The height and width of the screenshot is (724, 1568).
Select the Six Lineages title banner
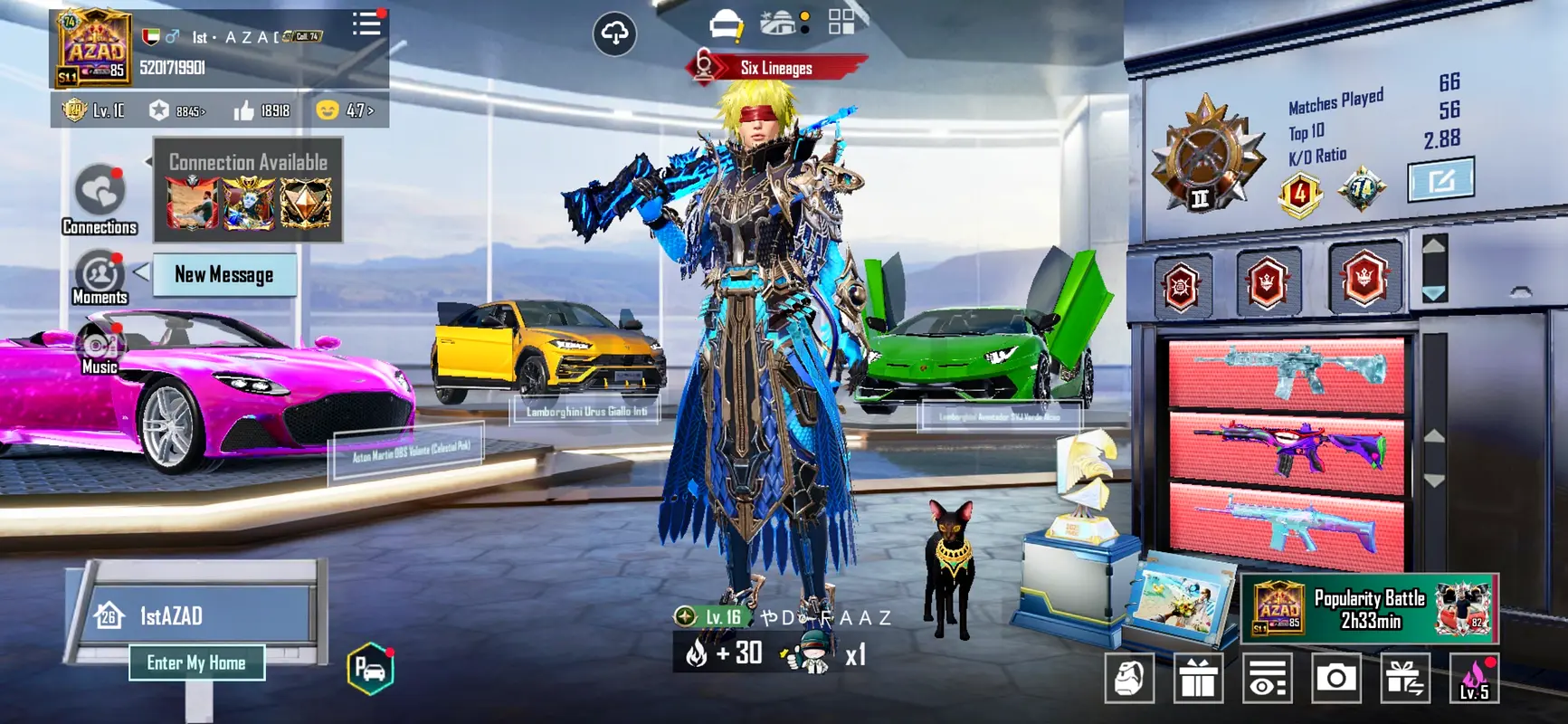775,68
